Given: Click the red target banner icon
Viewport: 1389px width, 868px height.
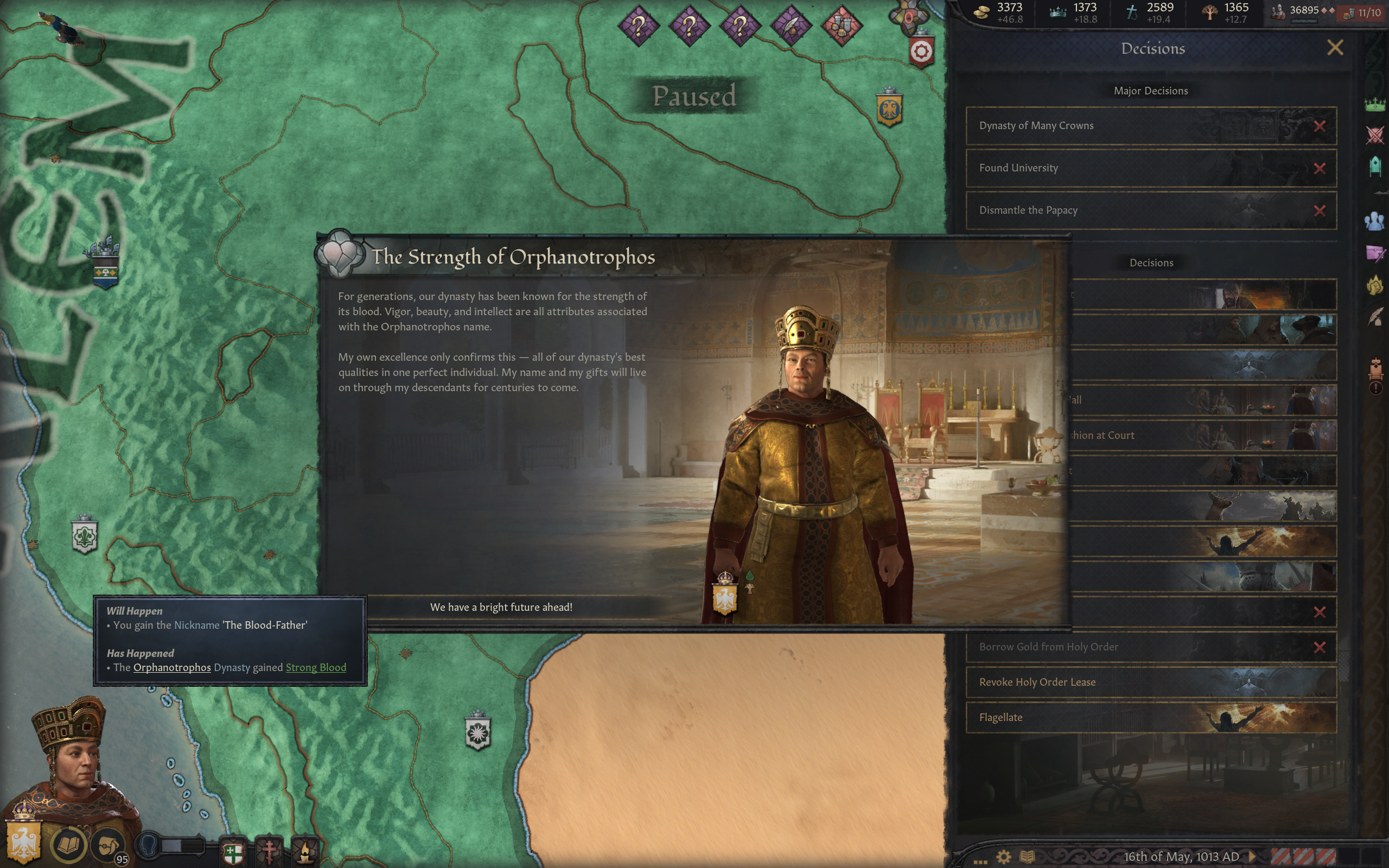Looking at the screenshot, I should (x=921, y=52).
